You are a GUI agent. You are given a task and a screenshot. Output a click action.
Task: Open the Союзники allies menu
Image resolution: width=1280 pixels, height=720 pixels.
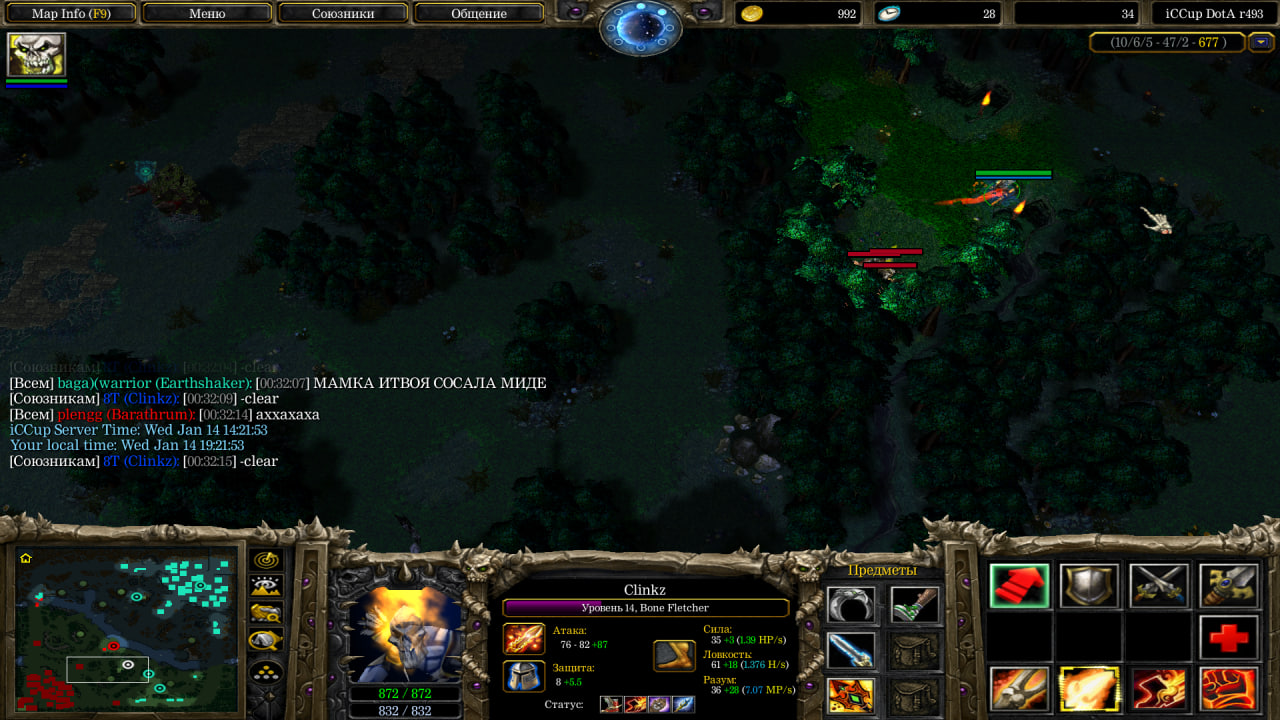pos(342,14)
